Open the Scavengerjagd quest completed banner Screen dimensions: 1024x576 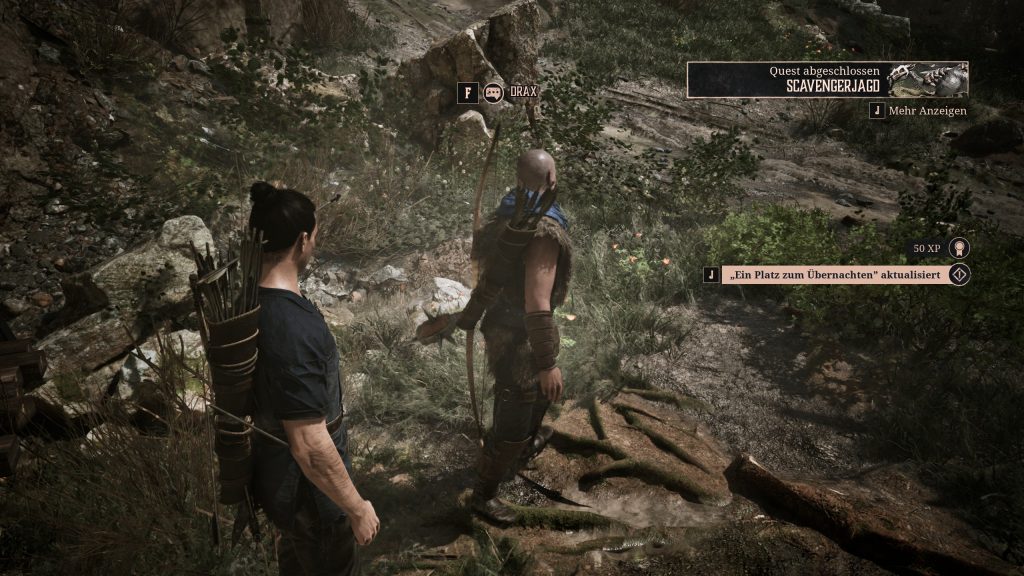coord(827,80)
